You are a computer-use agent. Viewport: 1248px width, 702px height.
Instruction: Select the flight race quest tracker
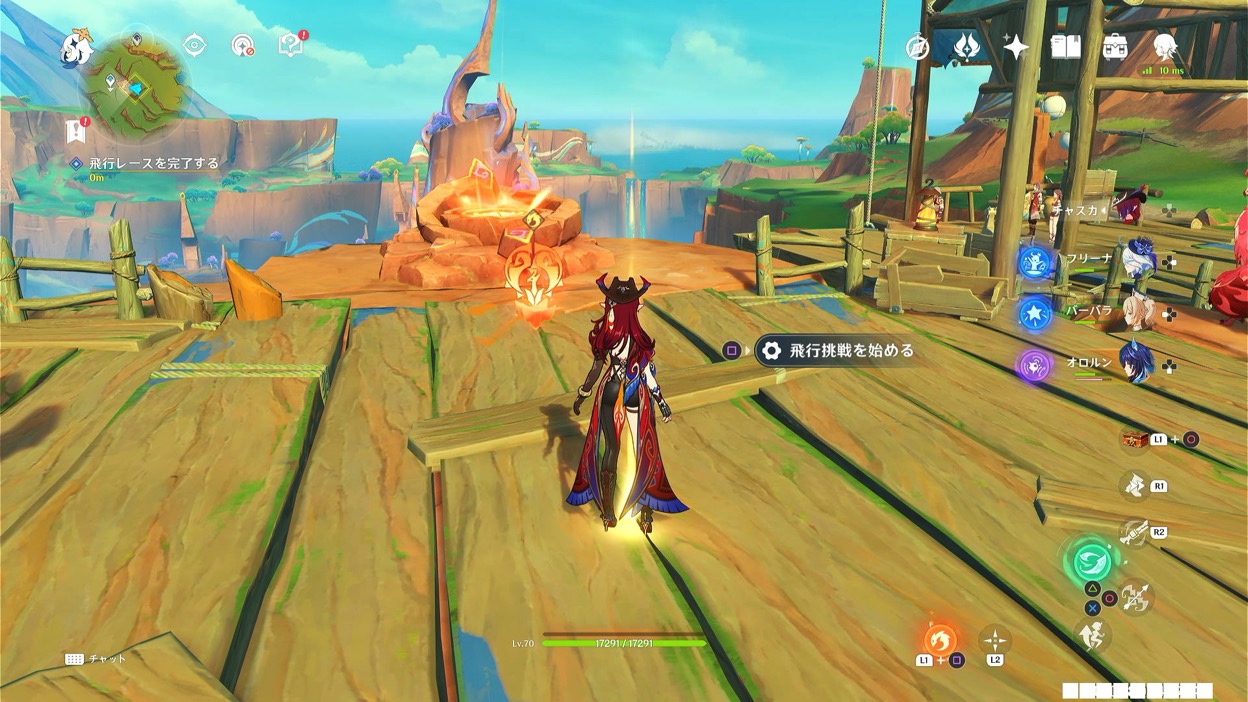click(x=153, y=163)
